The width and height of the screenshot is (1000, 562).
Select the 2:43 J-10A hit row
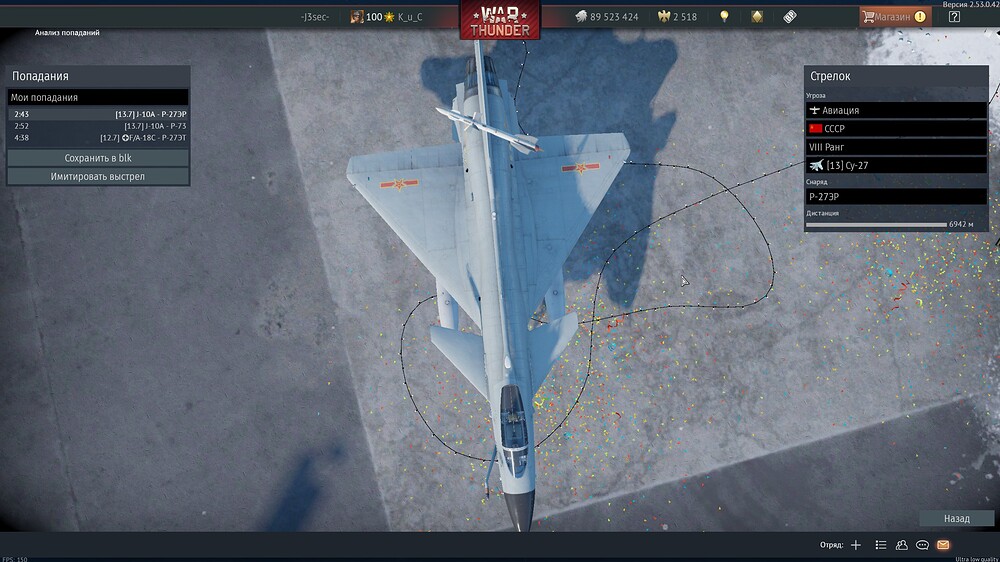click(99, 114)
